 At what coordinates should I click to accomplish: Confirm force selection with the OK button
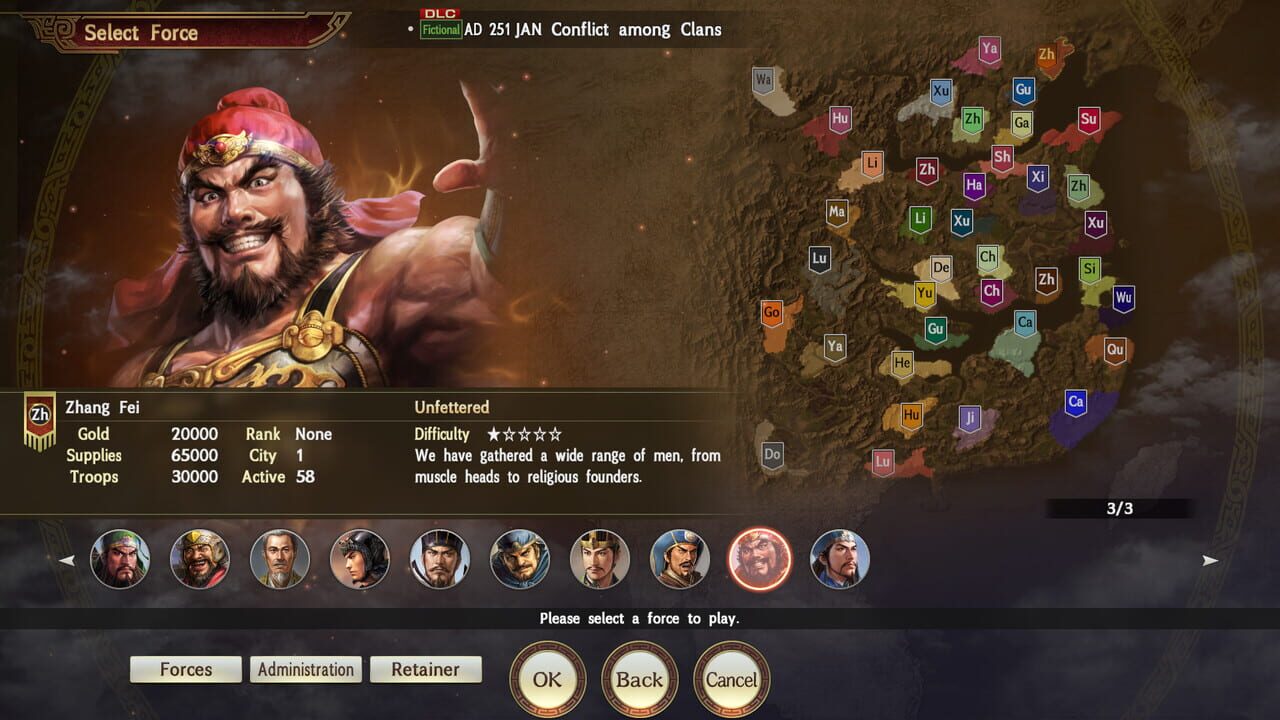point(548,678)
